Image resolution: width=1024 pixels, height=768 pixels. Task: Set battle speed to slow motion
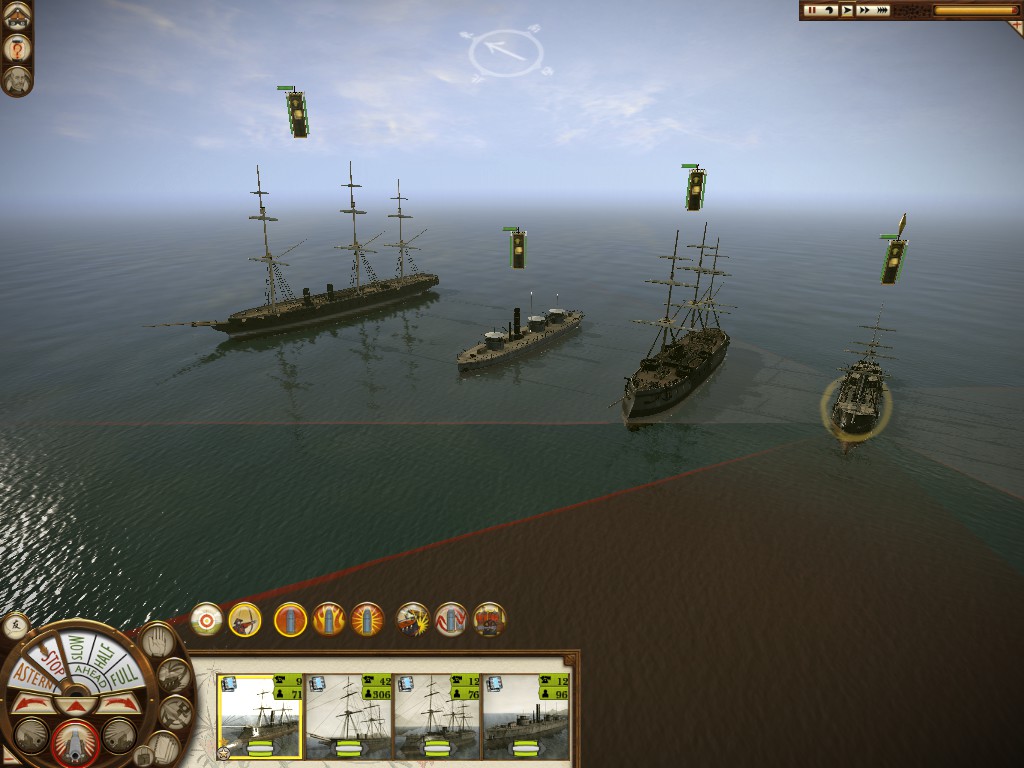click(830, 10)
